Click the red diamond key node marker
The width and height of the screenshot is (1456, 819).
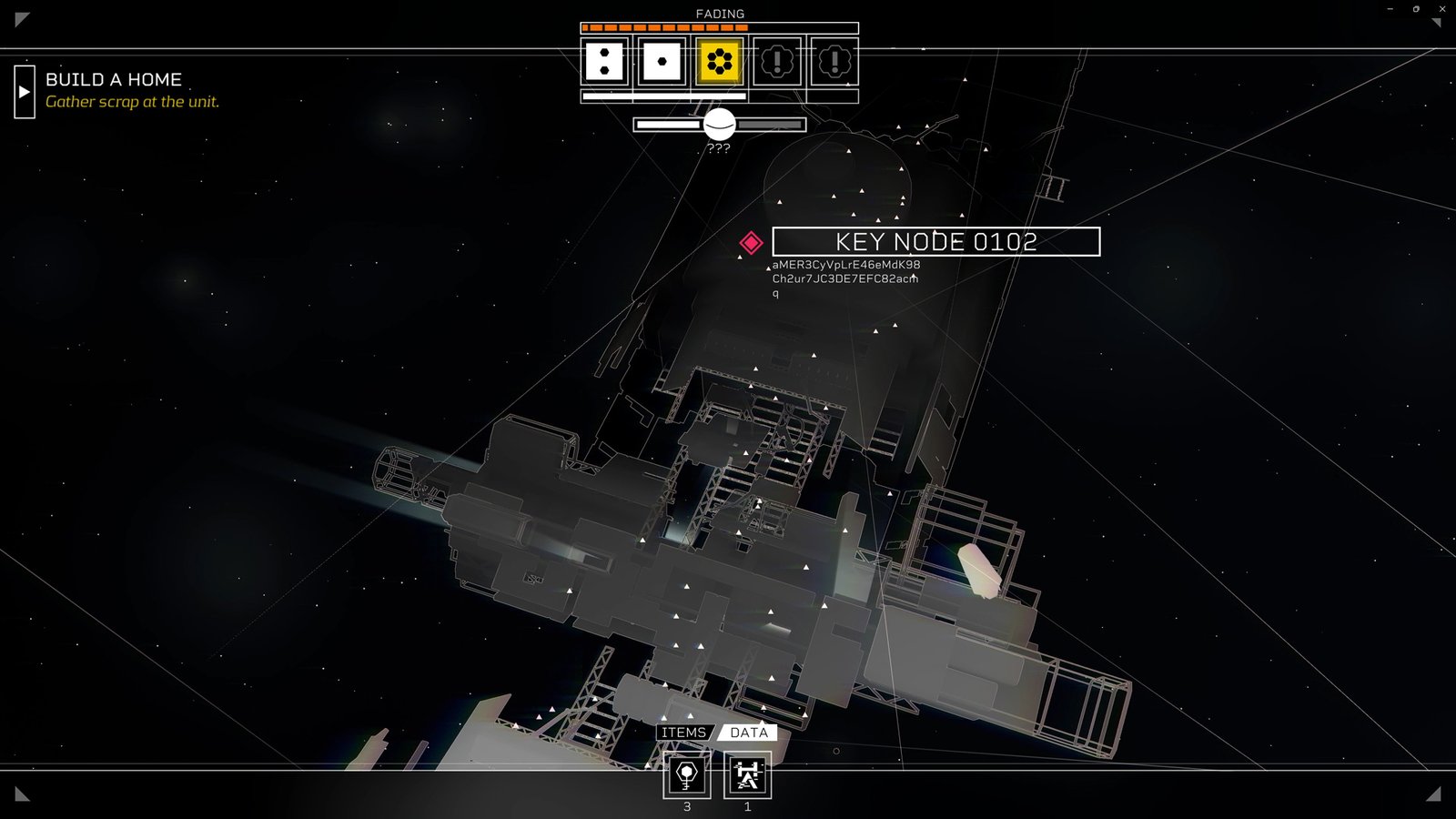coord(751,242)
